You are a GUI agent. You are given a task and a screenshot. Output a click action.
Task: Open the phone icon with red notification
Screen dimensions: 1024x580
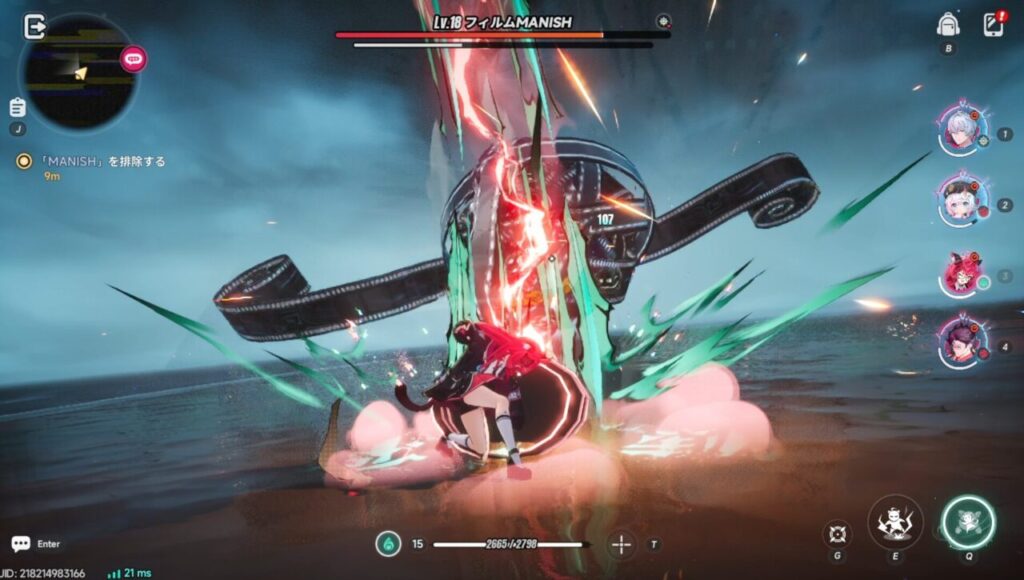[993, 25]
